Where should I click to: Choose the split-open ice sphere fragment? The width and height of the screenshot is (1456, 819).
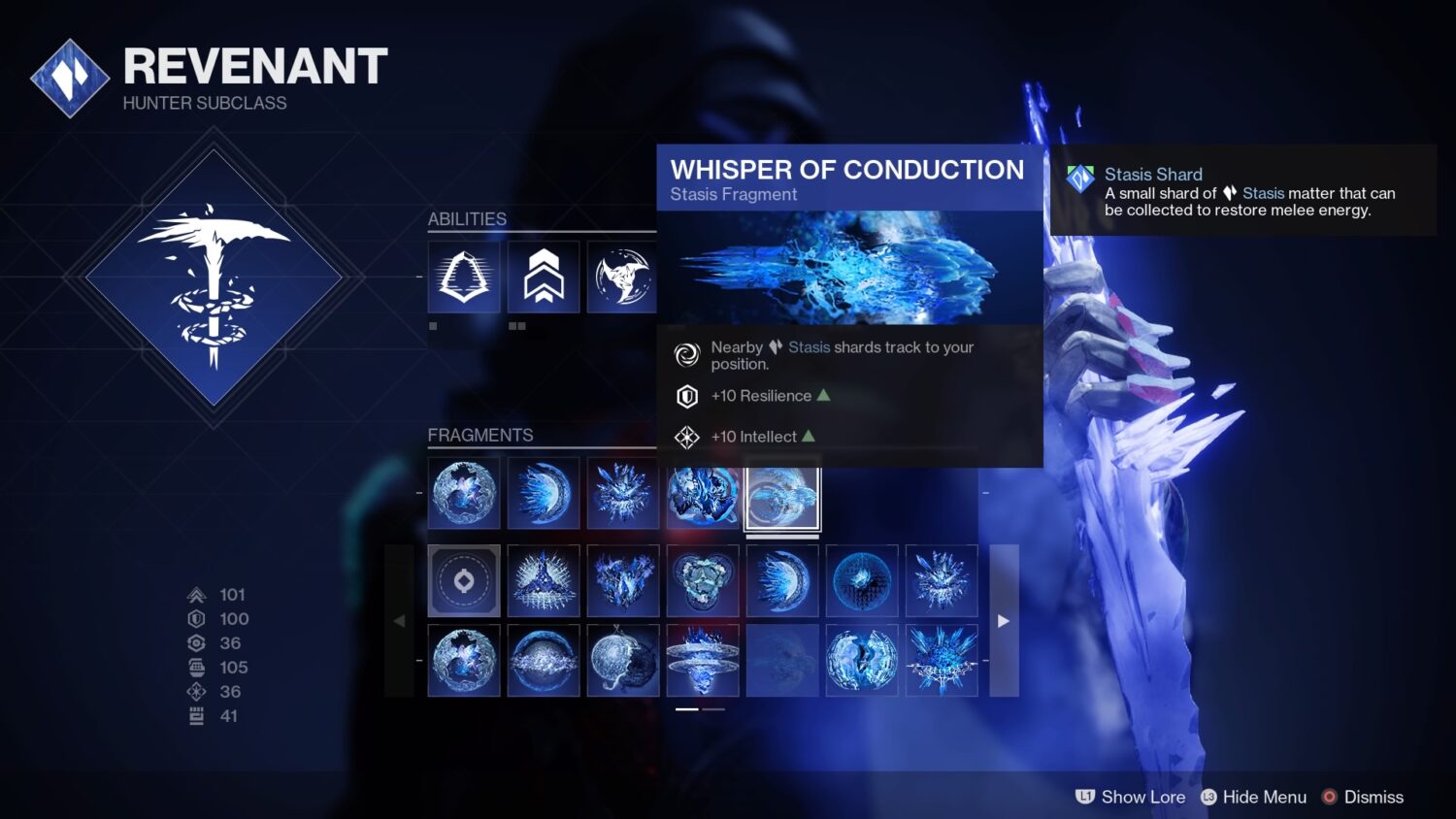(x=862, y=661)
